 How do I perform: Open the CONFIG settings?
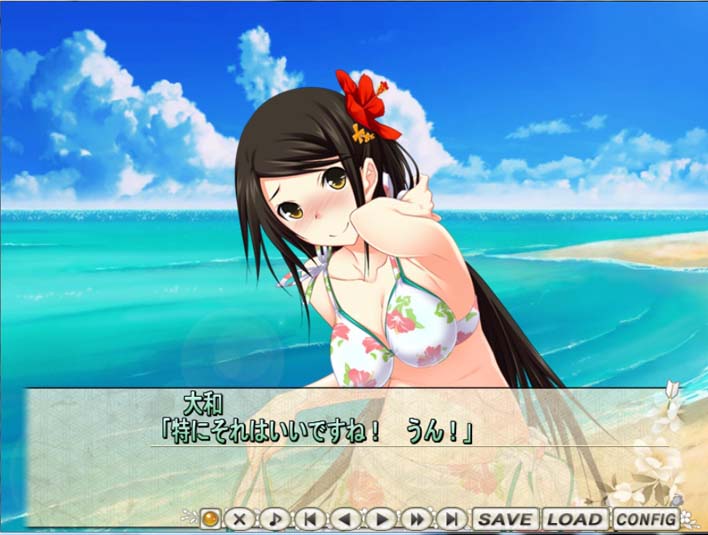coord(645,519)
